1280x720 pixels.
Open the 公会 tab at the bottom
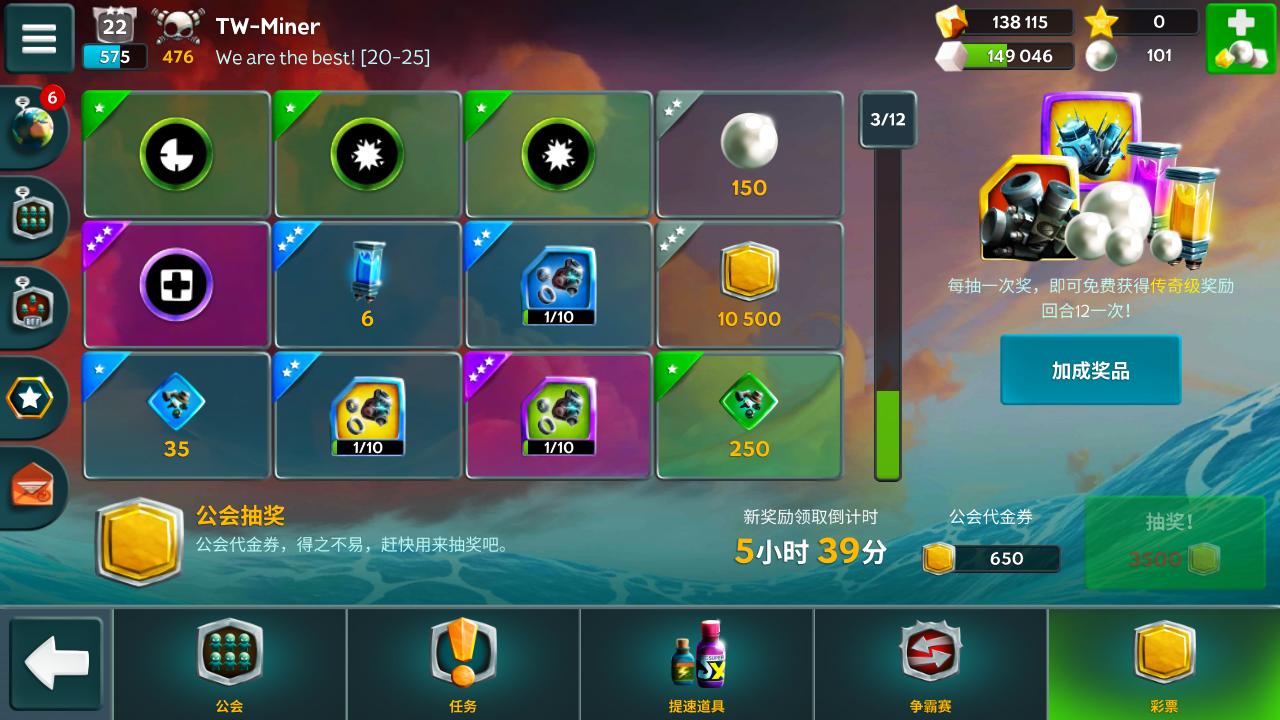coord(230,663)
